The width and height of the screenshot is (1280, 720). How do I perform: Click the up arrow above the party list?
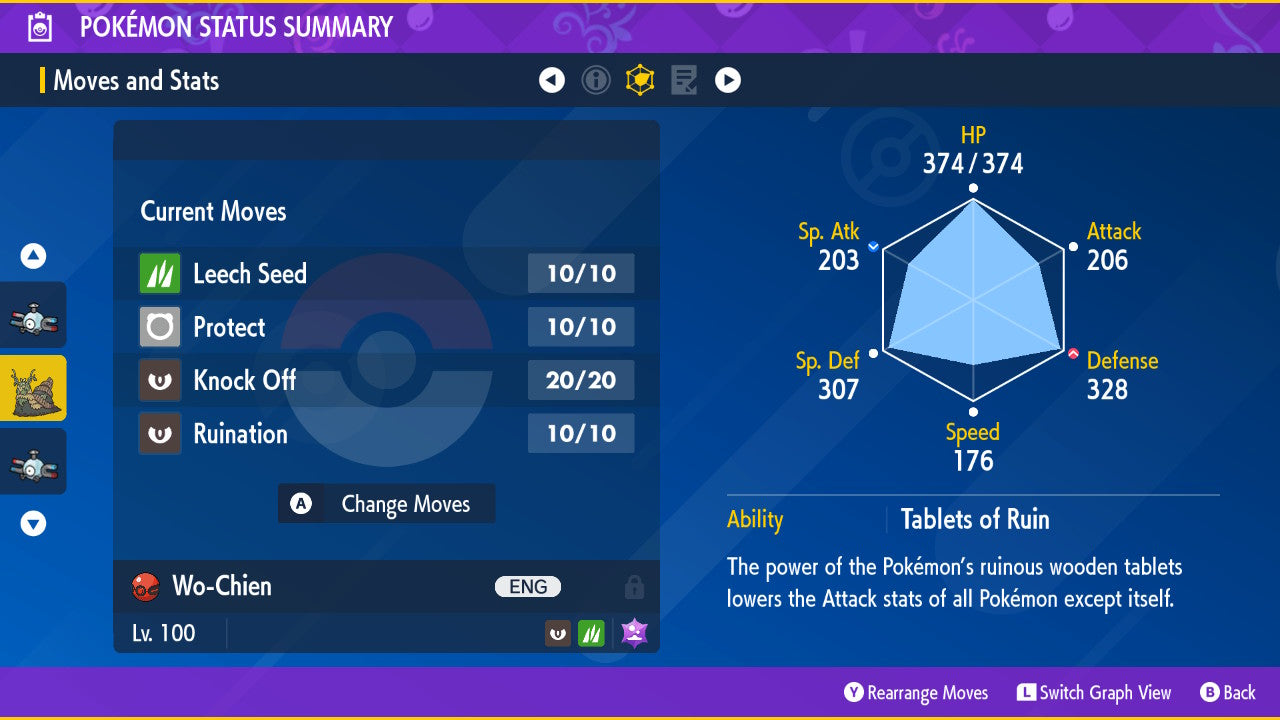tap(33, 256)
